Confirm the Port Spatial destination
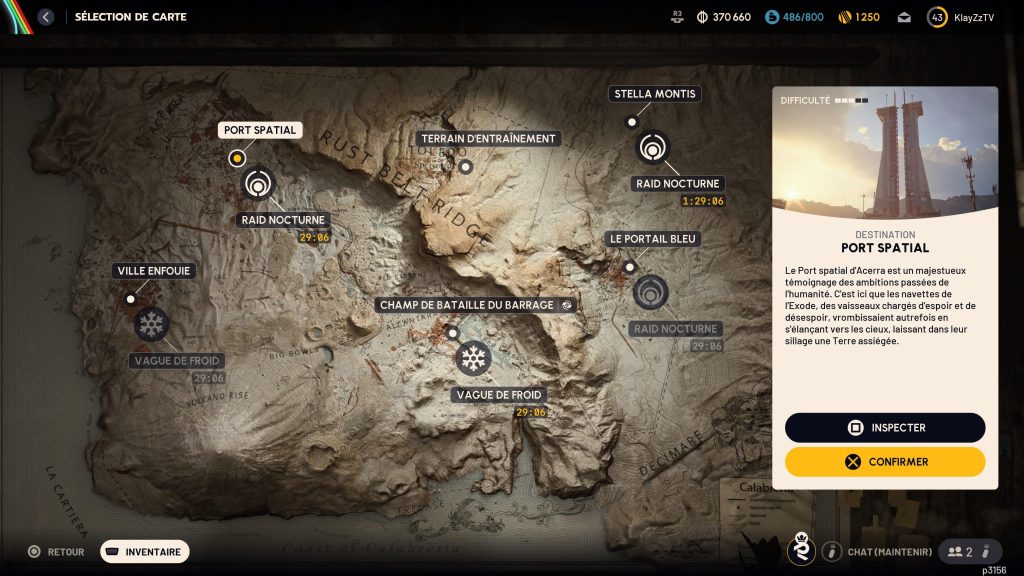1024x576 pixels. tap(885, 462)
